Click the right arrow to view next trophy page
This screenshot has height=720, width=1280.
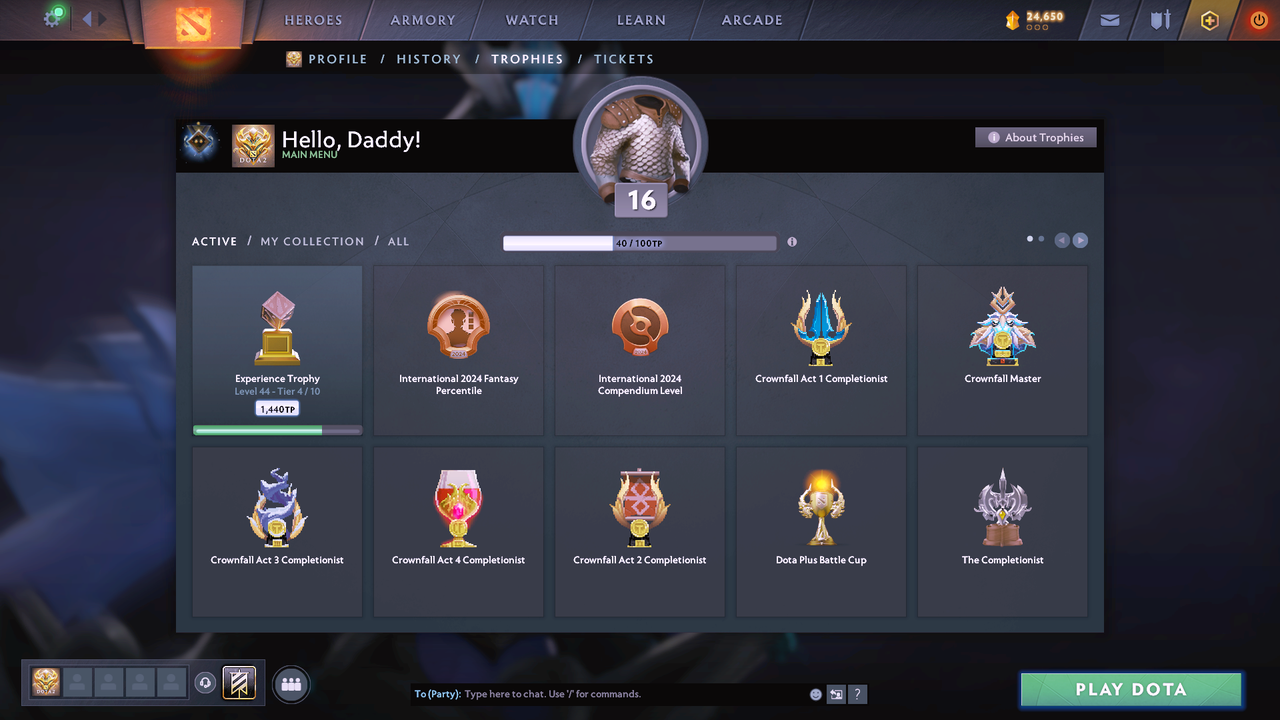1080,240
